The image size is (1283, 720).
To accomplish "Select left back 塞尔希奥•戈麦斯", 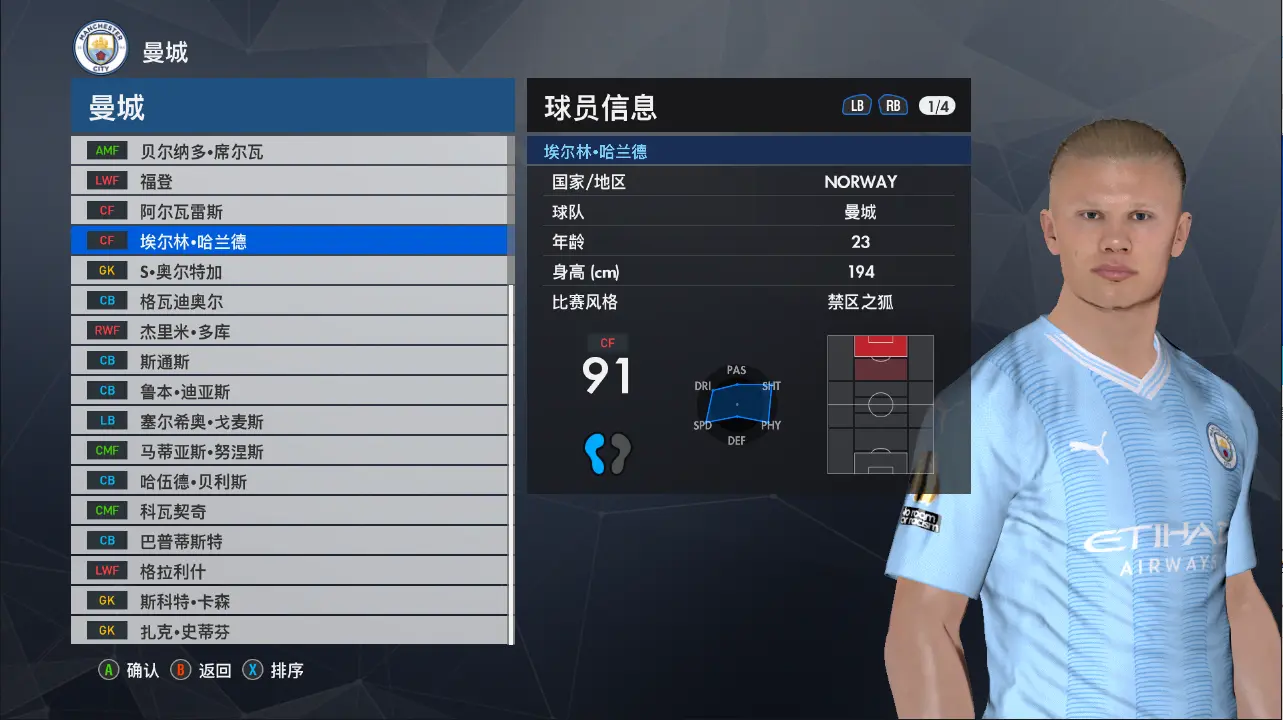I will tap(289, 421).
